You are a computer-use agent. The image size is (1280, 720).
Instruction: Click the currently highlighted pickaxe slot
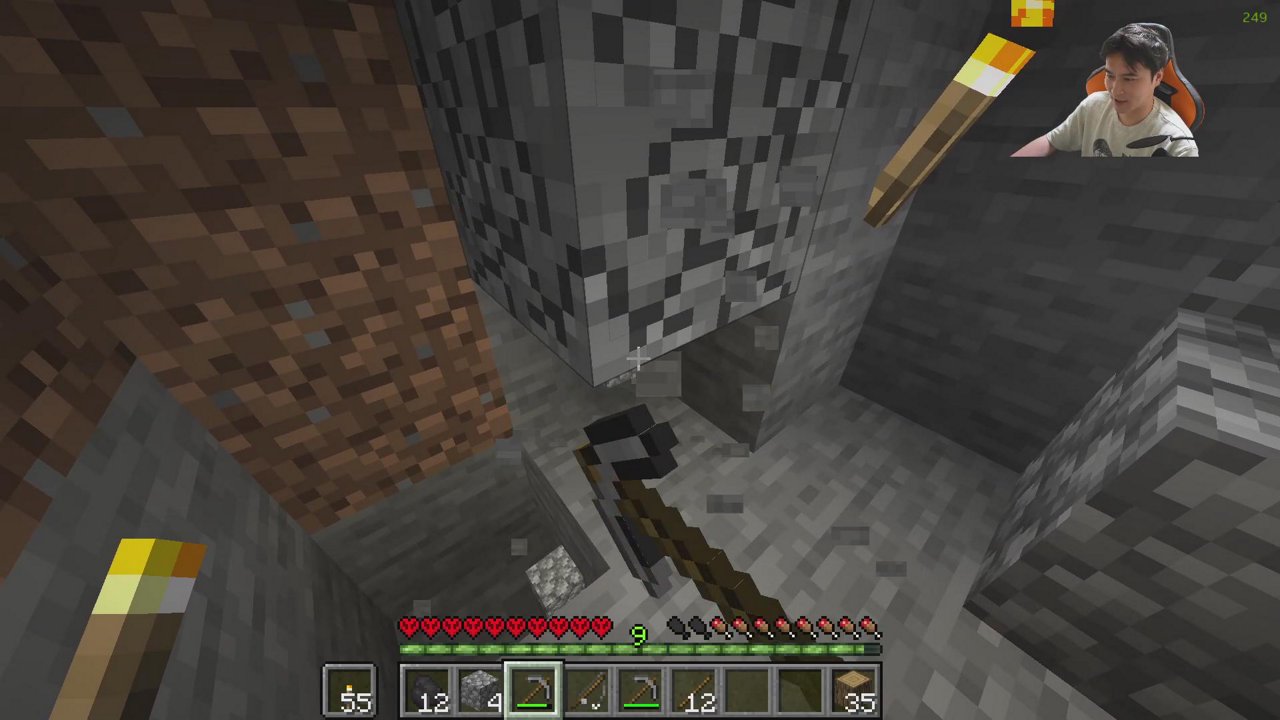(x=534, y=692)
